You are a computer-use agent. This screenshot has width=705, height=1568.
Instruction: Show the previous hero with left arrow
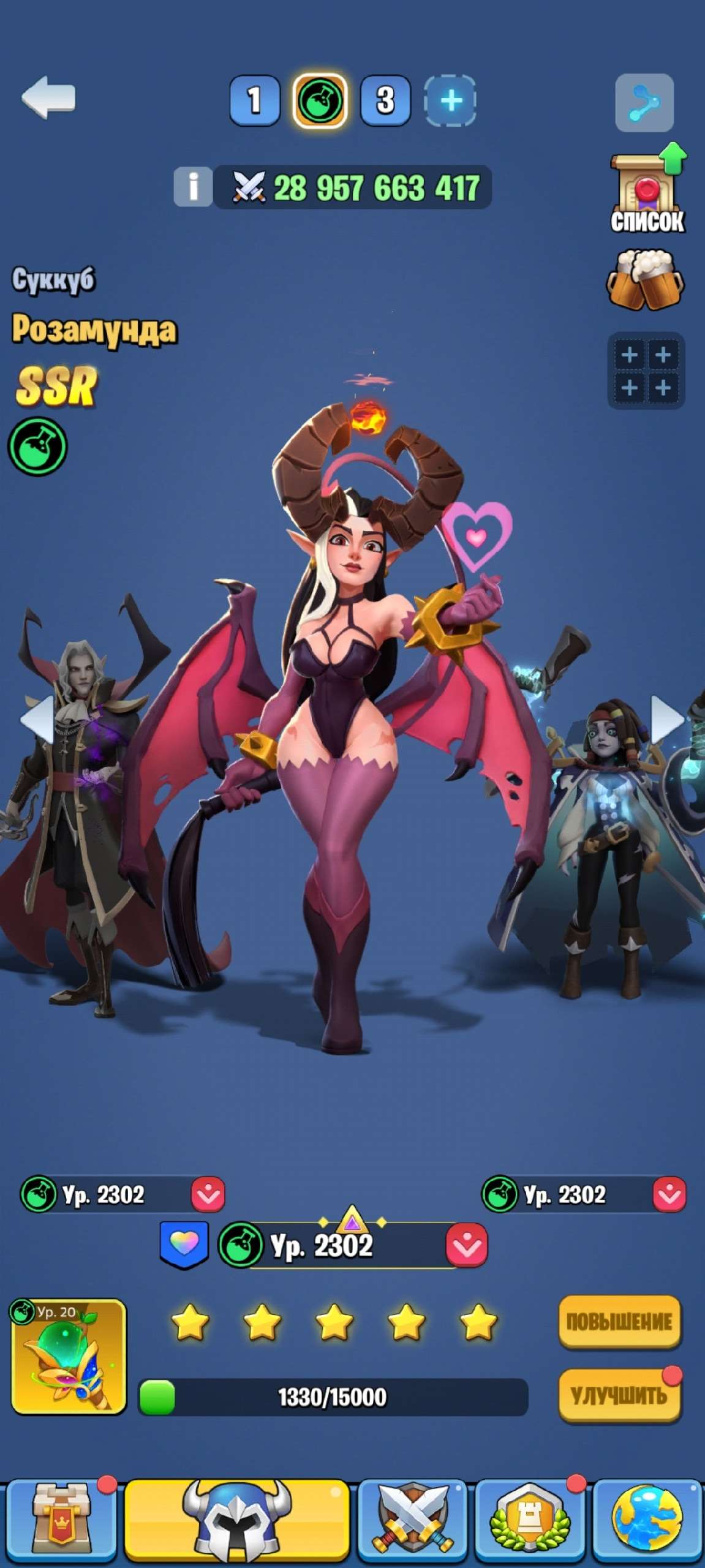pos(36,720)
